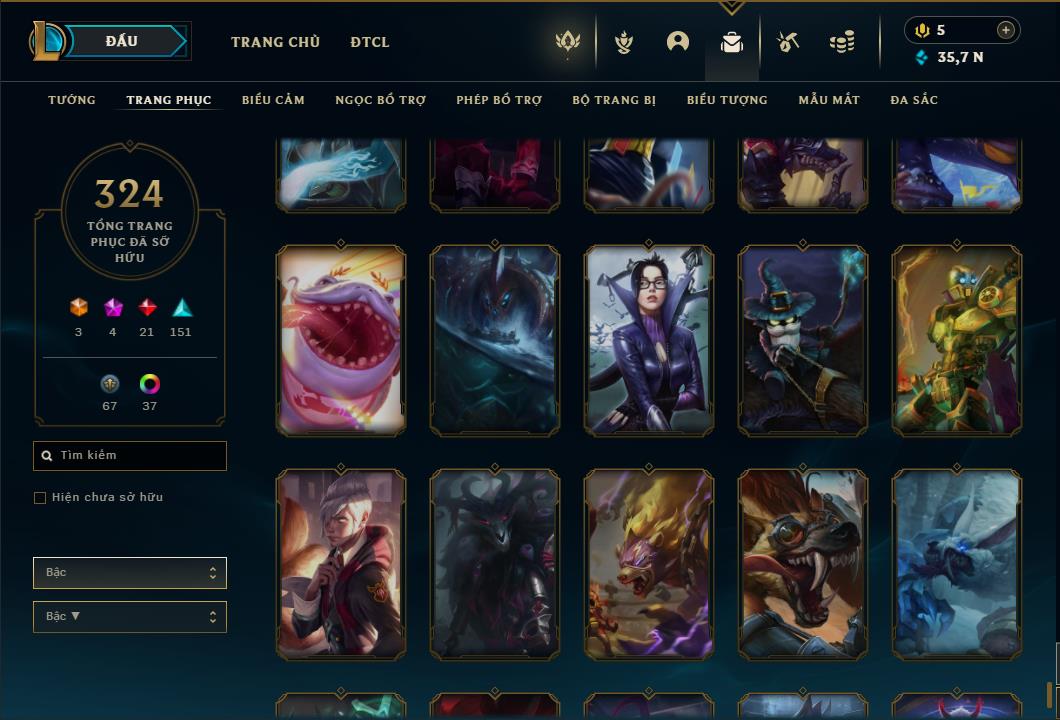
Task: Switch to BỘ TRANG BỊ tab
Action: [614, 100]
